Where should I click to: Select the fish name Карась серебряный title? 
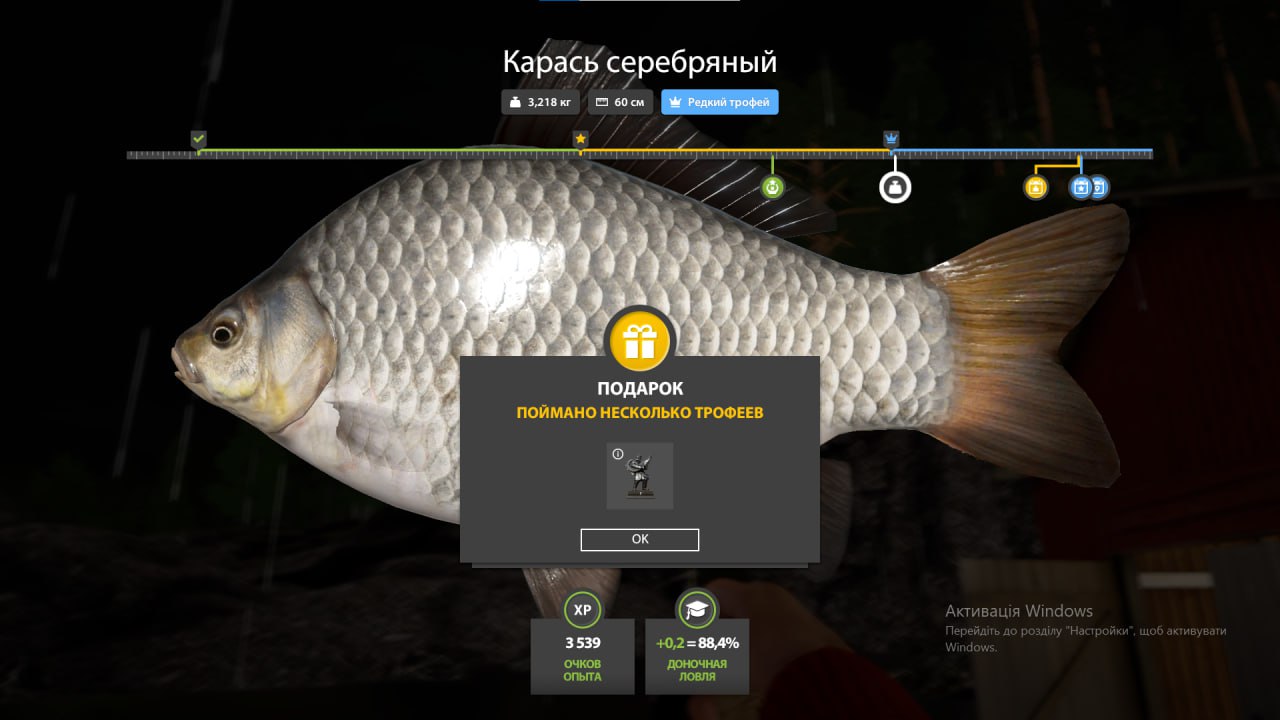pos(639,62)
